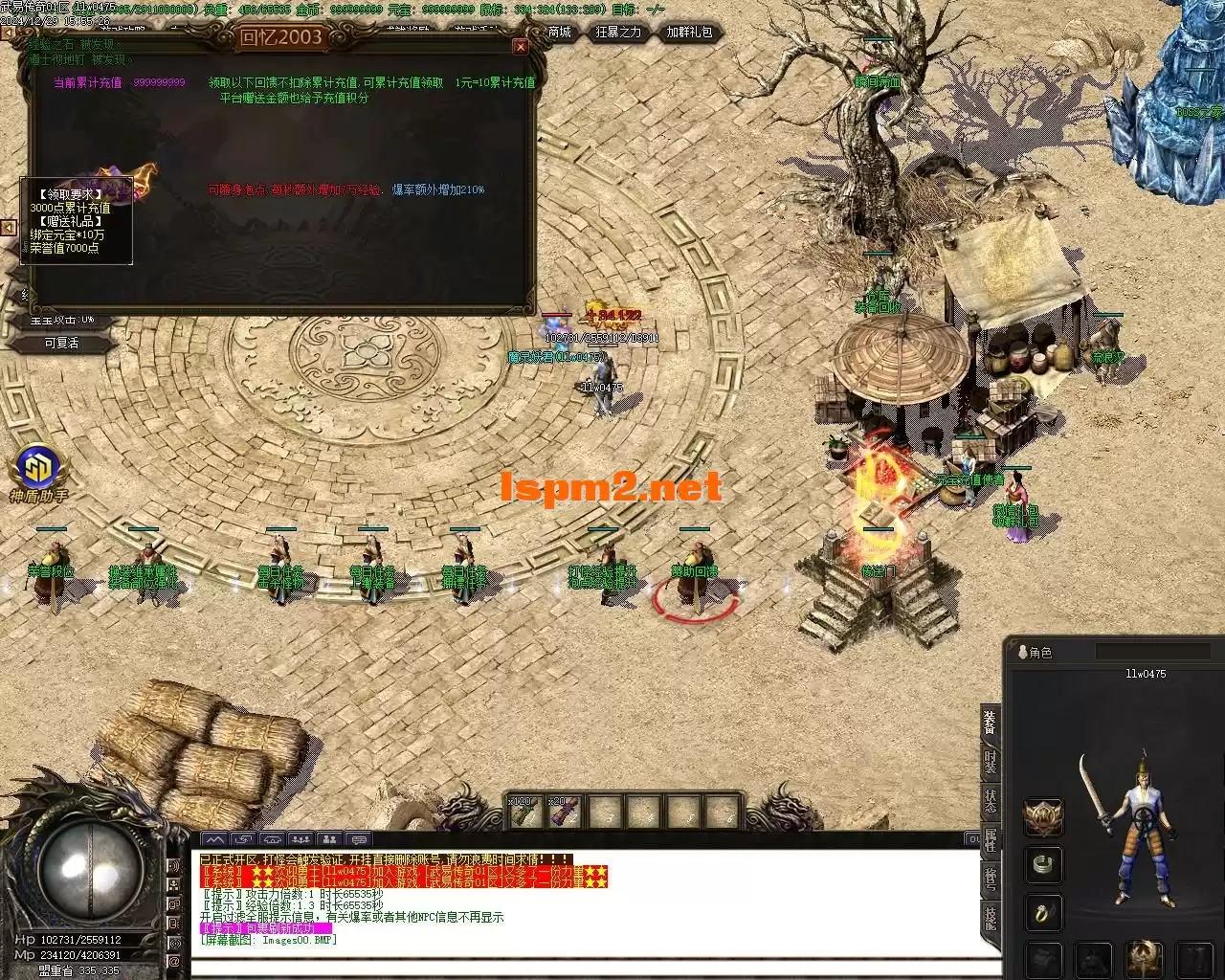Switch to the 时装 fashion tab
1225x980 pixels.
tap(990, 762)
